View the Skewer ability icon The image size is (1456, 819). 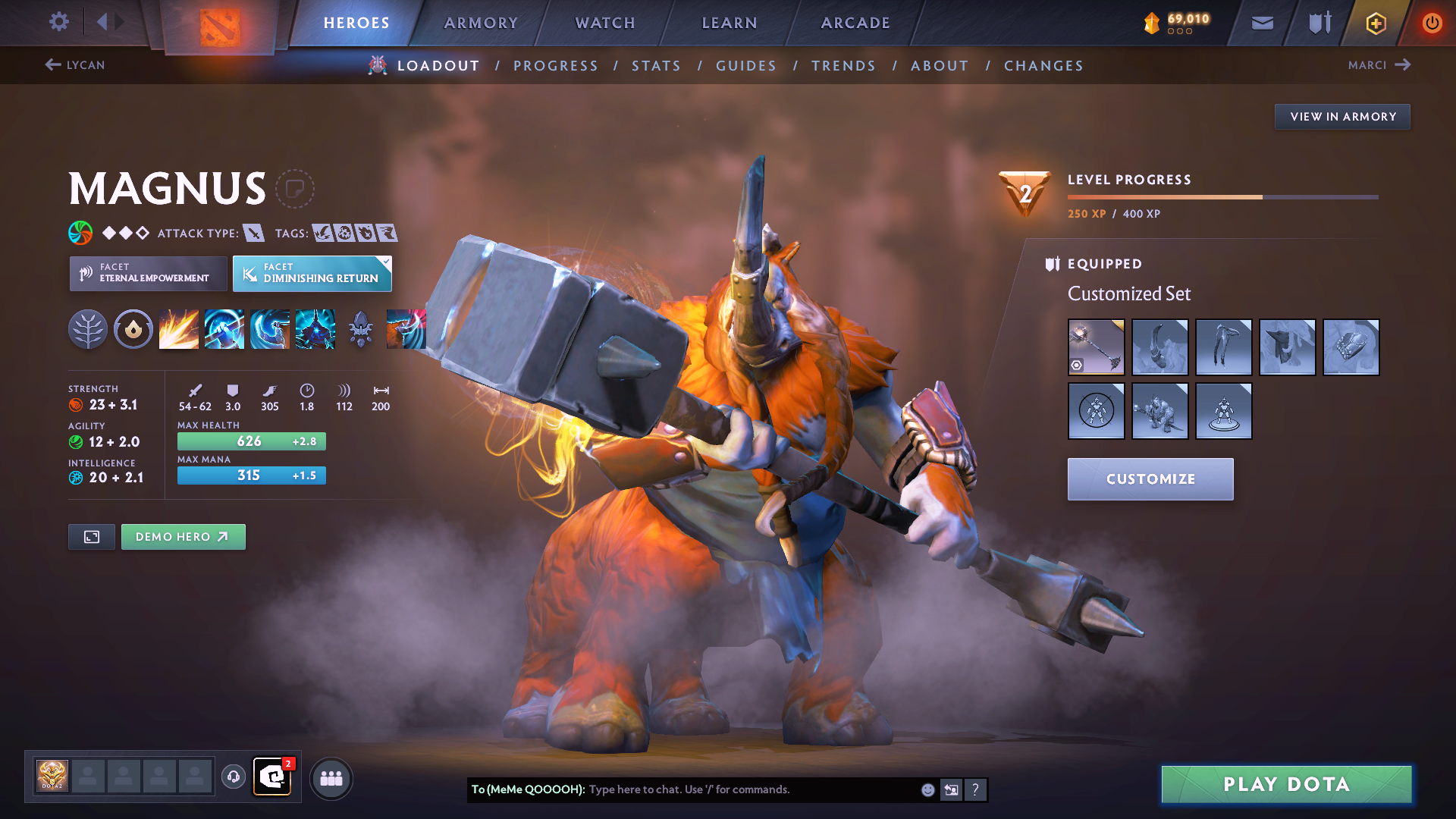[270, 328]
